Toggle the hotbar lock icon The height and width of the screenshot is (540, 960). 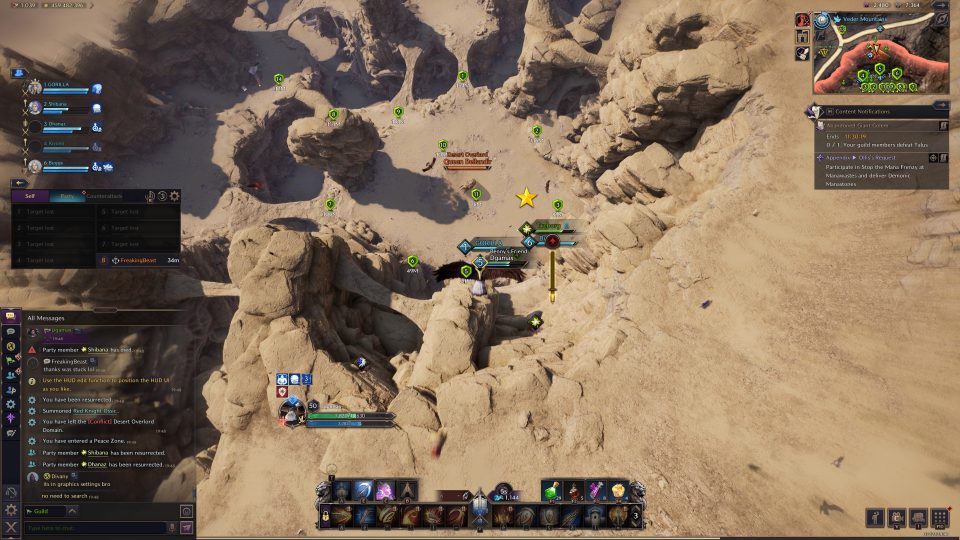click(x=325, y=516)
